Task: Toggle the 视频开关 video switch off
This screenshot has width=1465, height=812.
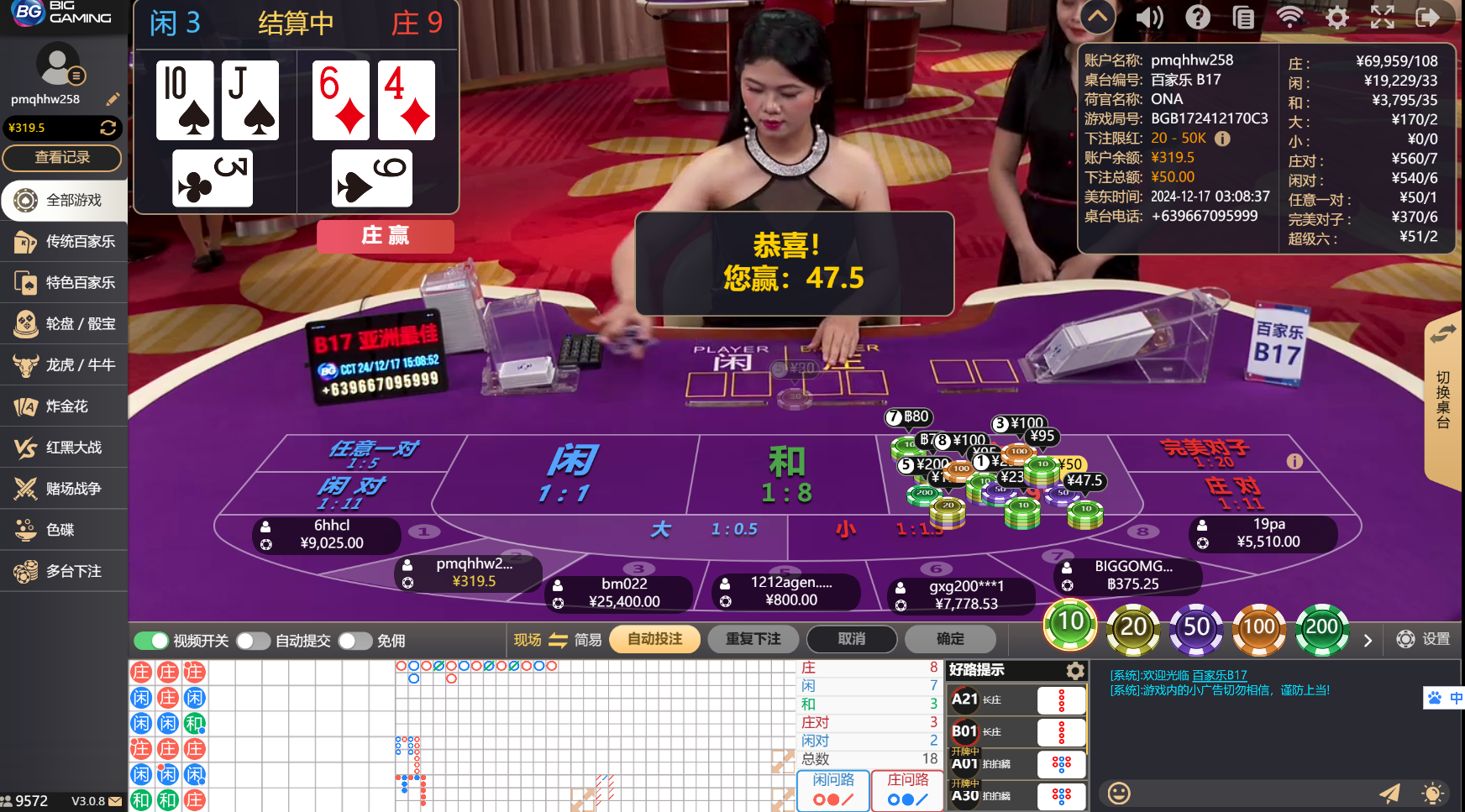Action: click(x=151, y=640)
